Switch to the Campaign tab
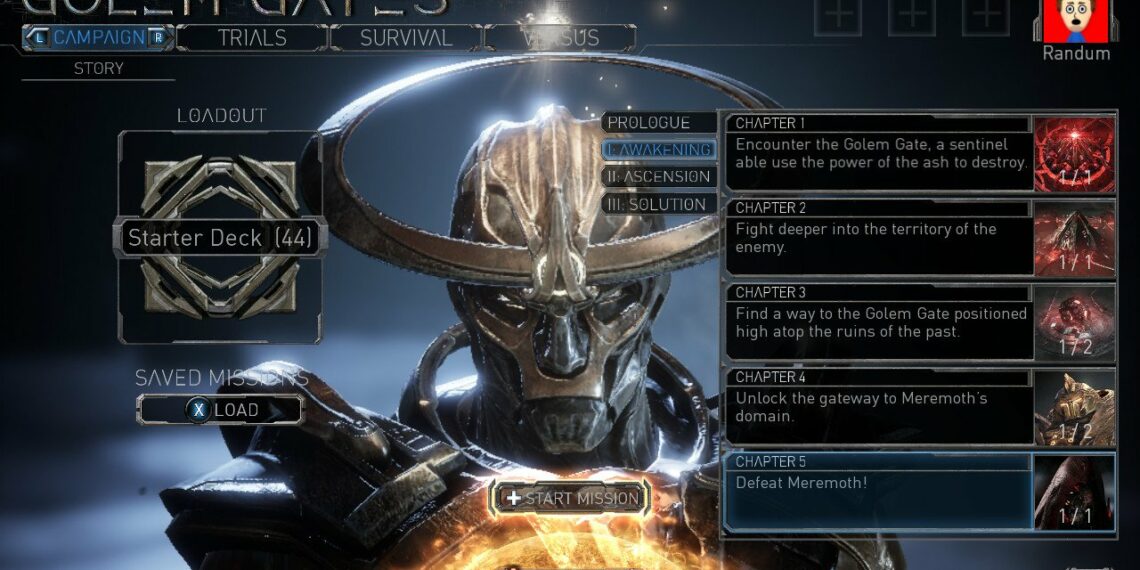Viewport: 1140px width, 570px height. (98, 38)
